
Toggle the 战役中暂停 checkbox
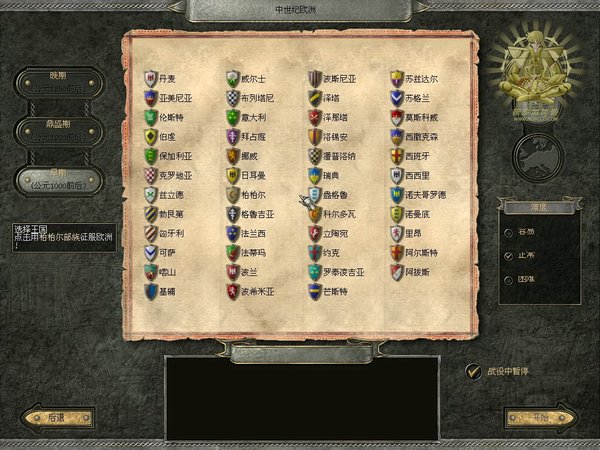474,371
